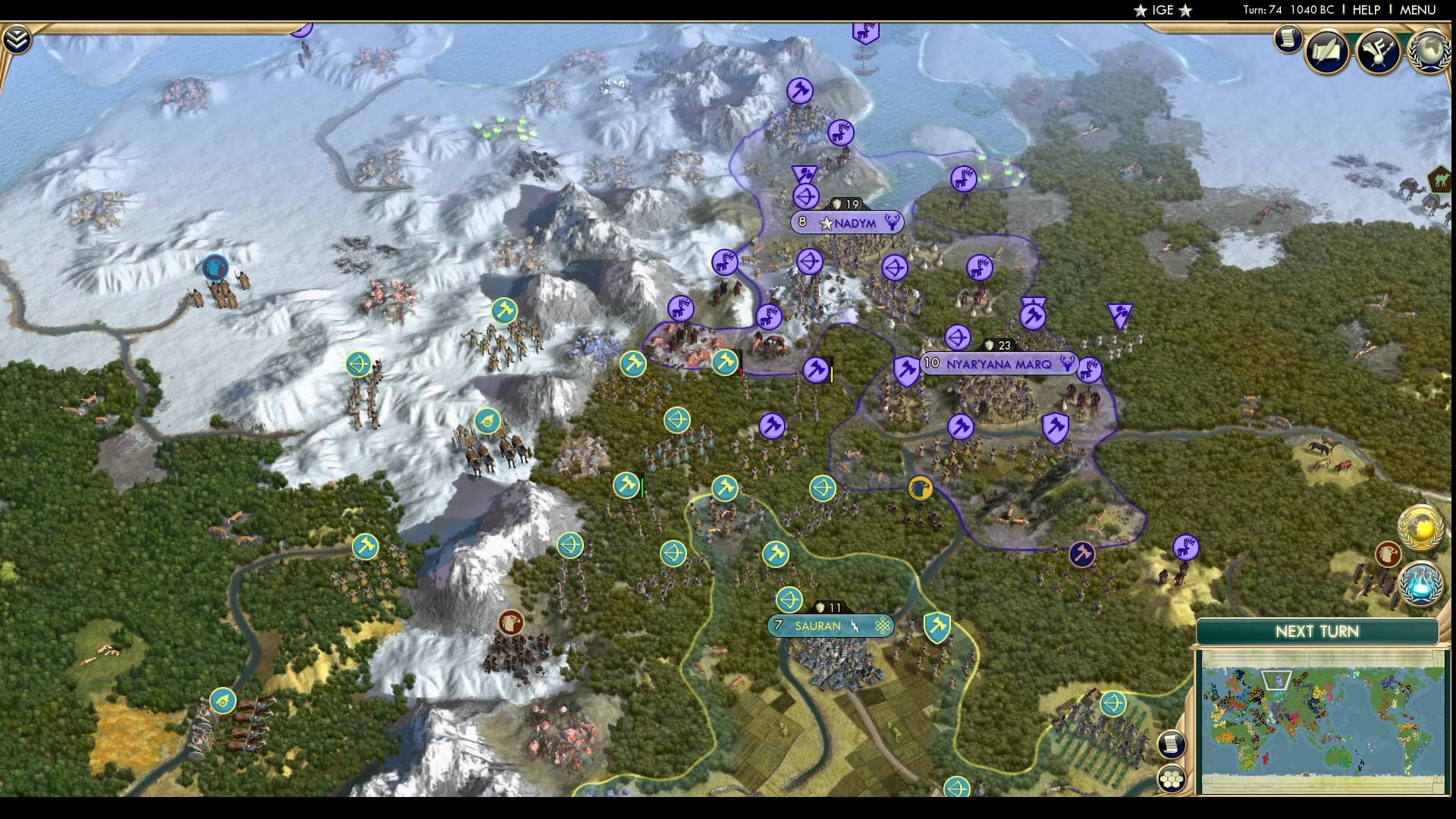
Task: Click the golden globe icon above the minimap
Action: pyautogui.click(x=1420, y=527)
